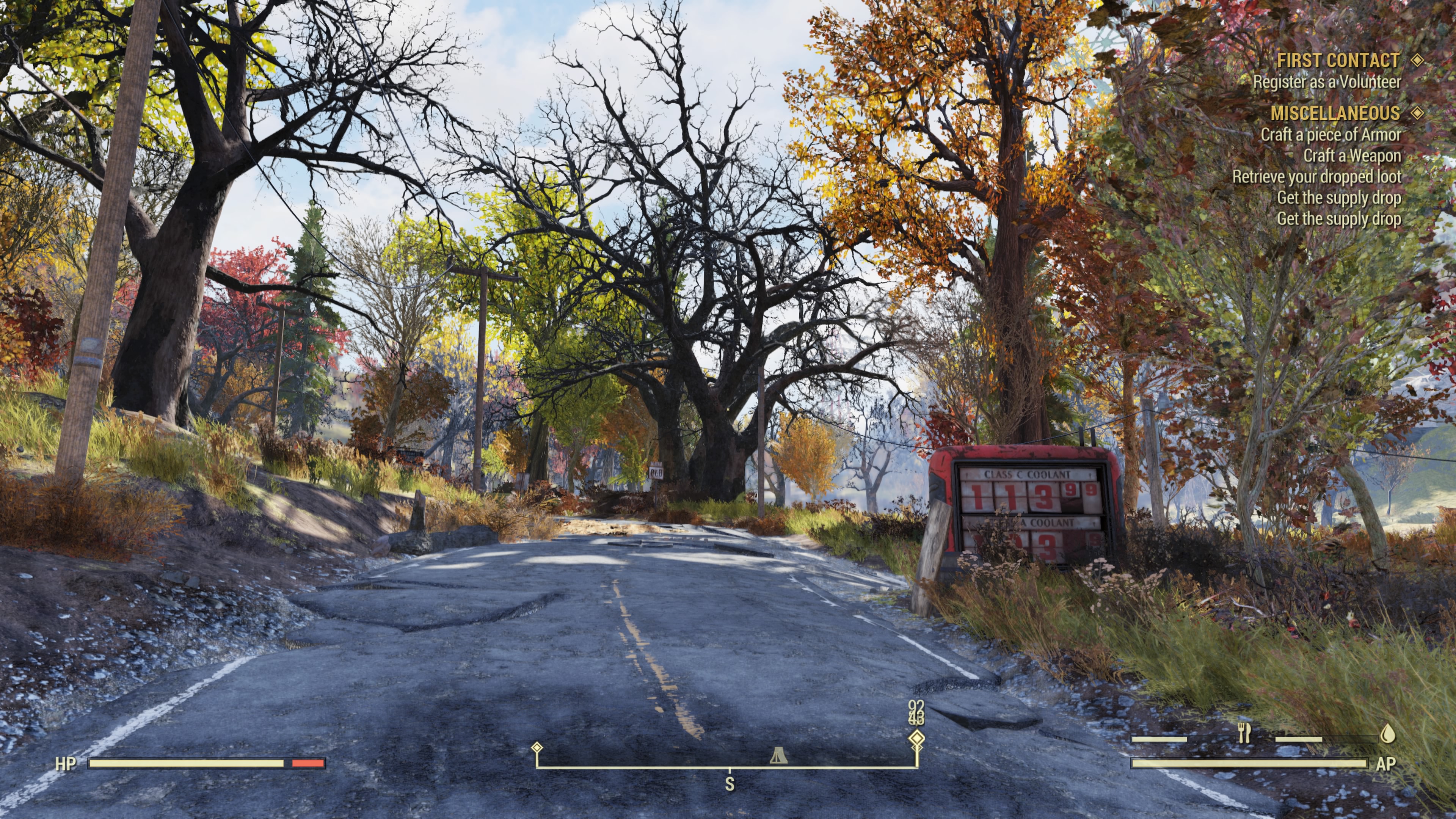This screenshot has height=819, width=1456.
Task: Select the First Contact quest title
Action: pos(1338,61)
